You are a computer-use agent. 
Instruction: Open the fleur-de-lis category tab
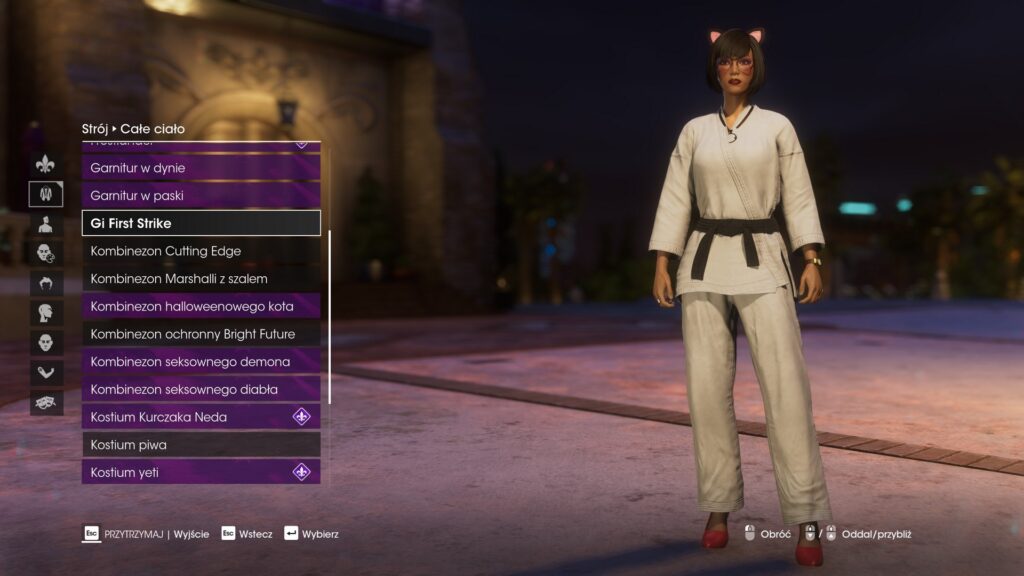tap(46, 164)
